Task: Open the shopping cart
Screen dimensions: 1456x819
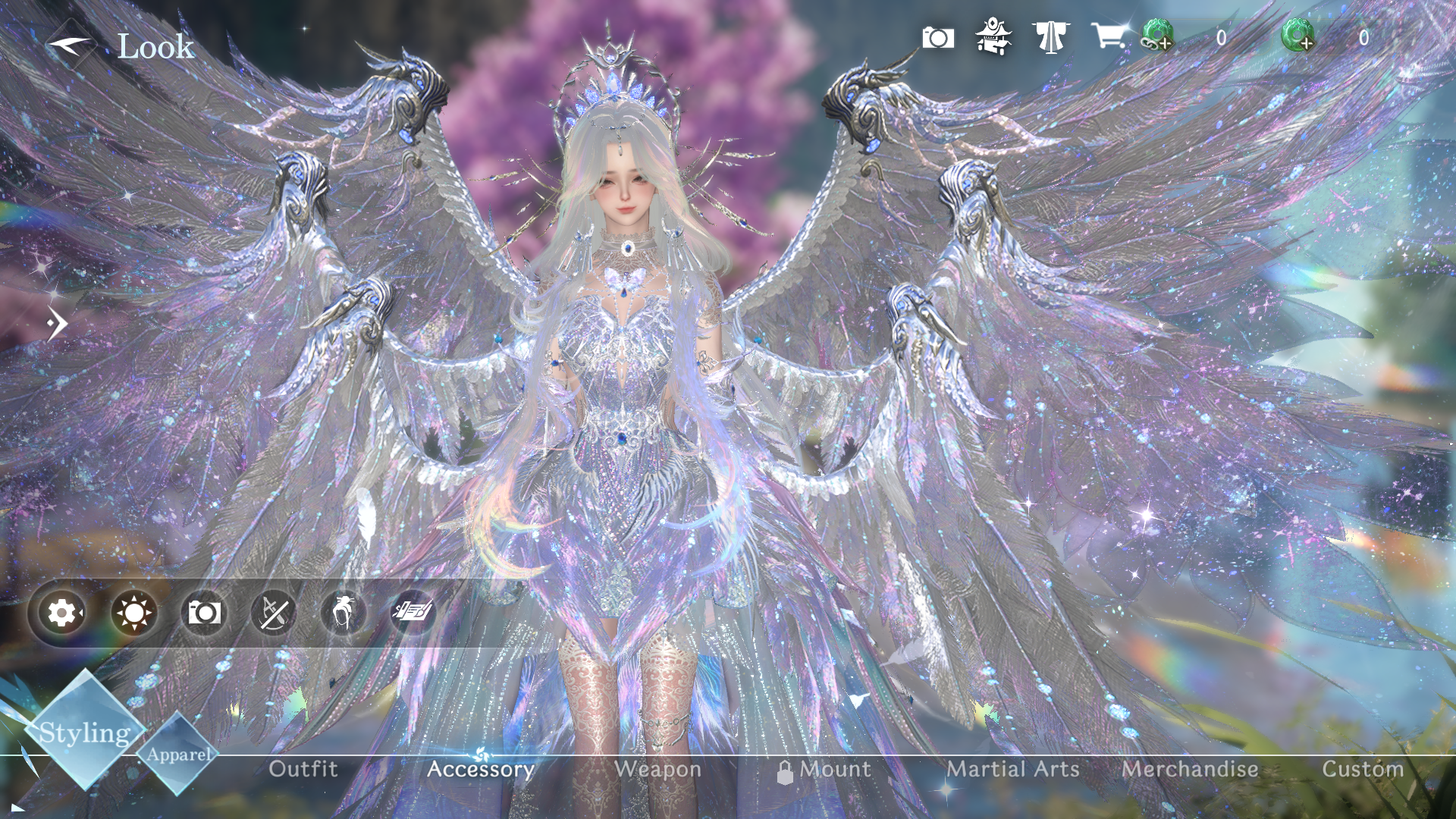Action: click(1108, 36)
